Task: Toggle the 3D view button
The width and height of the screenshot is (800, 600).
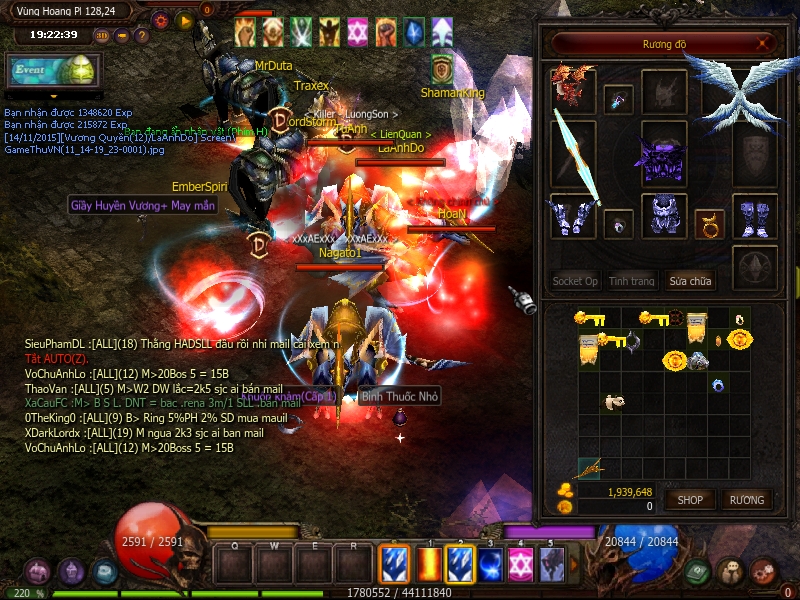Action: 101,35
